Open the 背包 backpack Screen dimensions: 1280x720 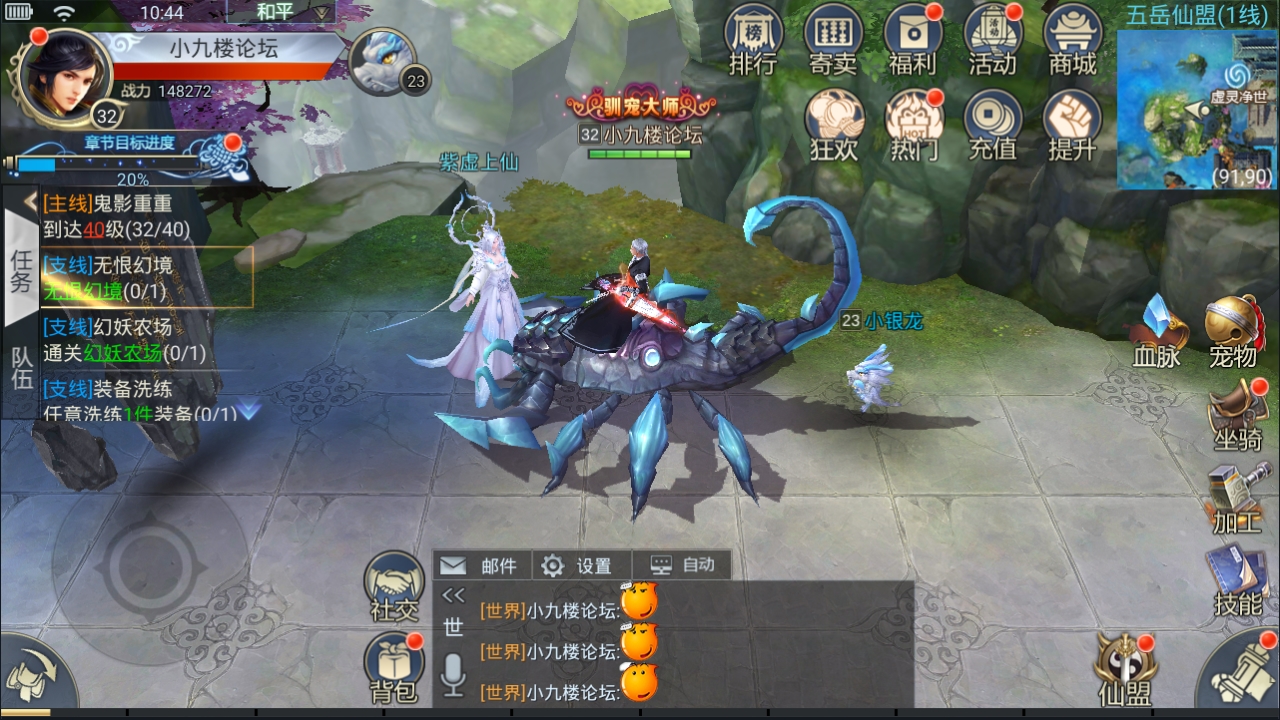pyautogui.click(x=394, y=666)
